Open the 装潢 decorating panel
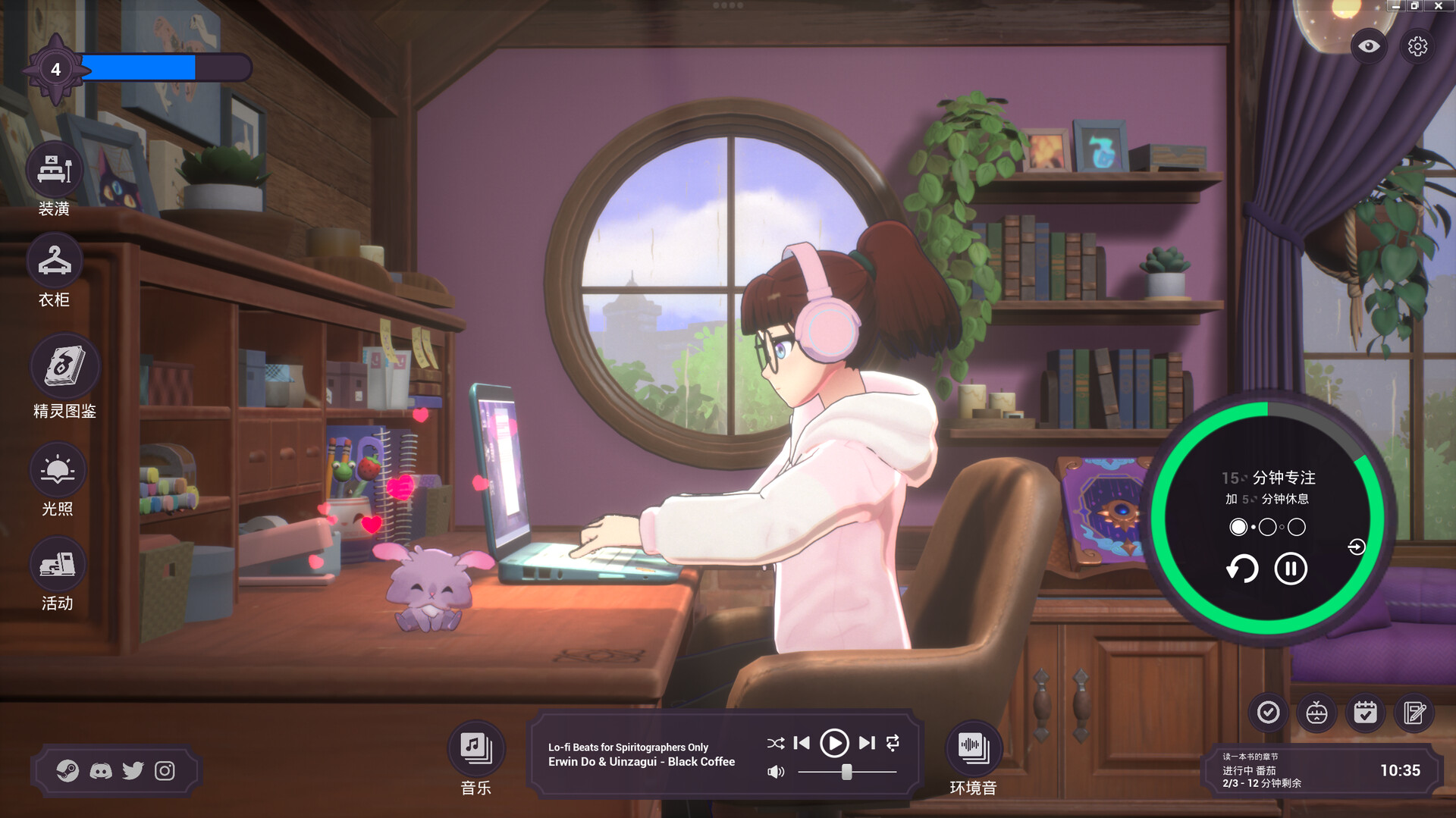The height and width of the screenshot is (818, 1456). pyautogui.click(x=54, y=170)
